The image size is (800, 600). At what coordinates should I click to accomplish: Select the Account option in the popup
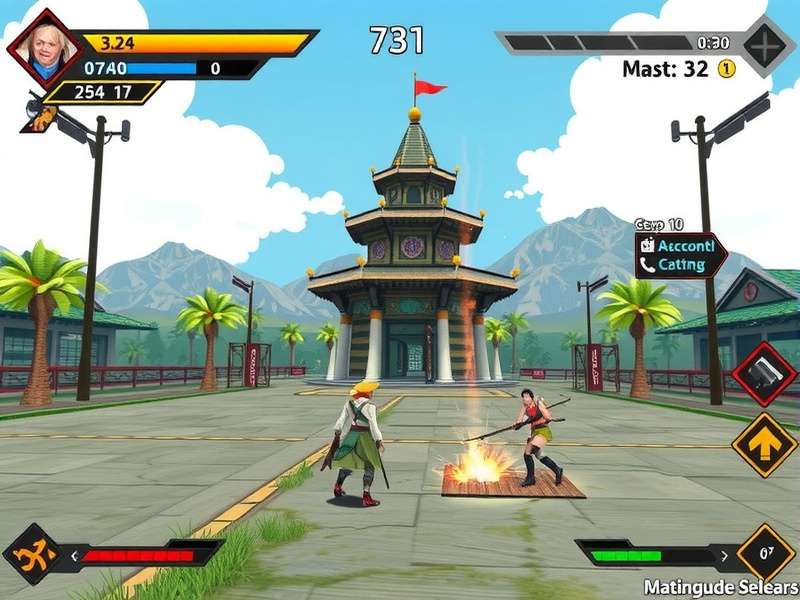(x=681, y=245)
